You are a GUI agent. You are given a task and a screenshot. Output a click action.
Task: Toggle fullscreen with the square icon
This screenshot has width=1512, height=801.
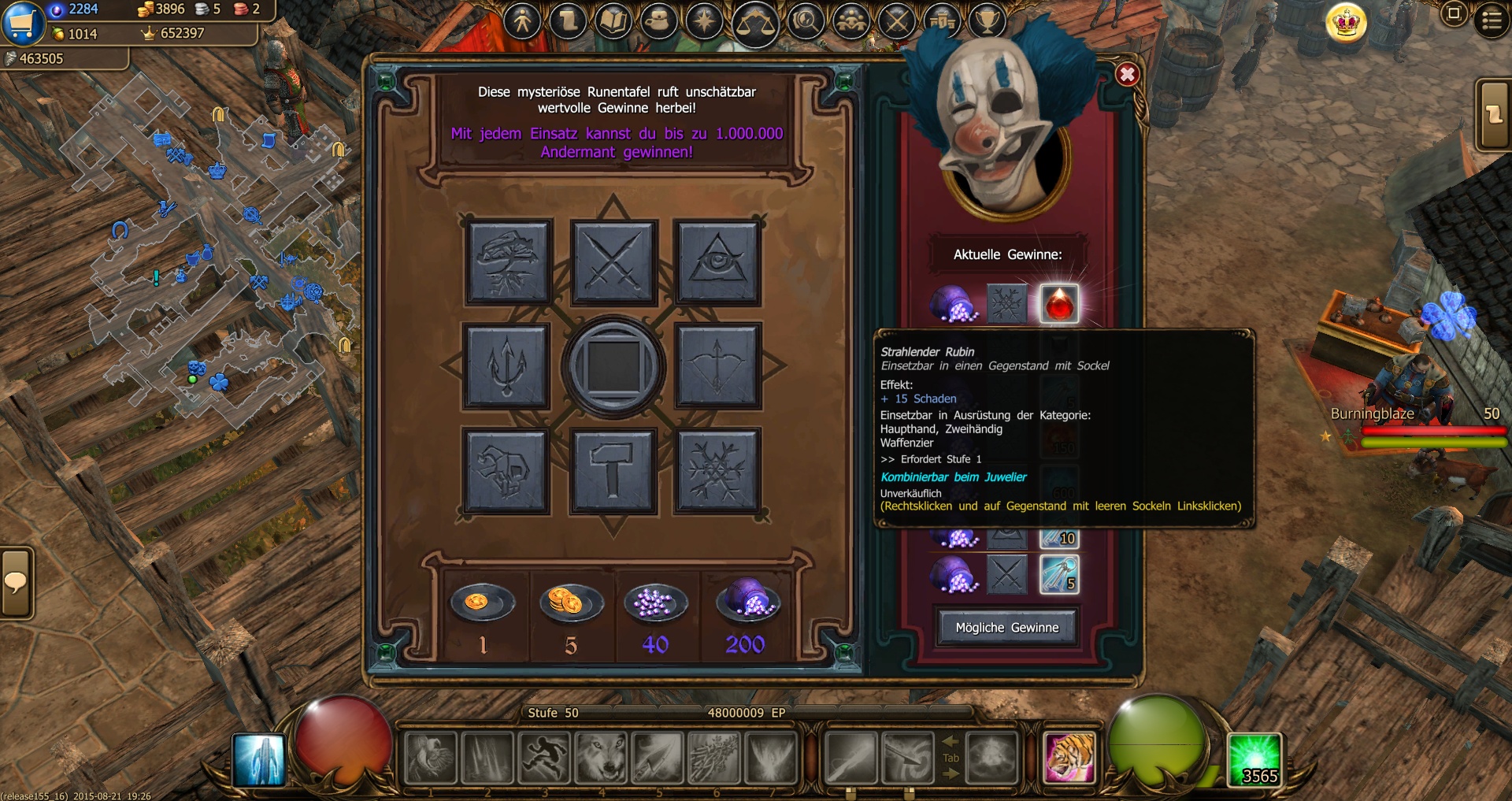coord(1454,13)
